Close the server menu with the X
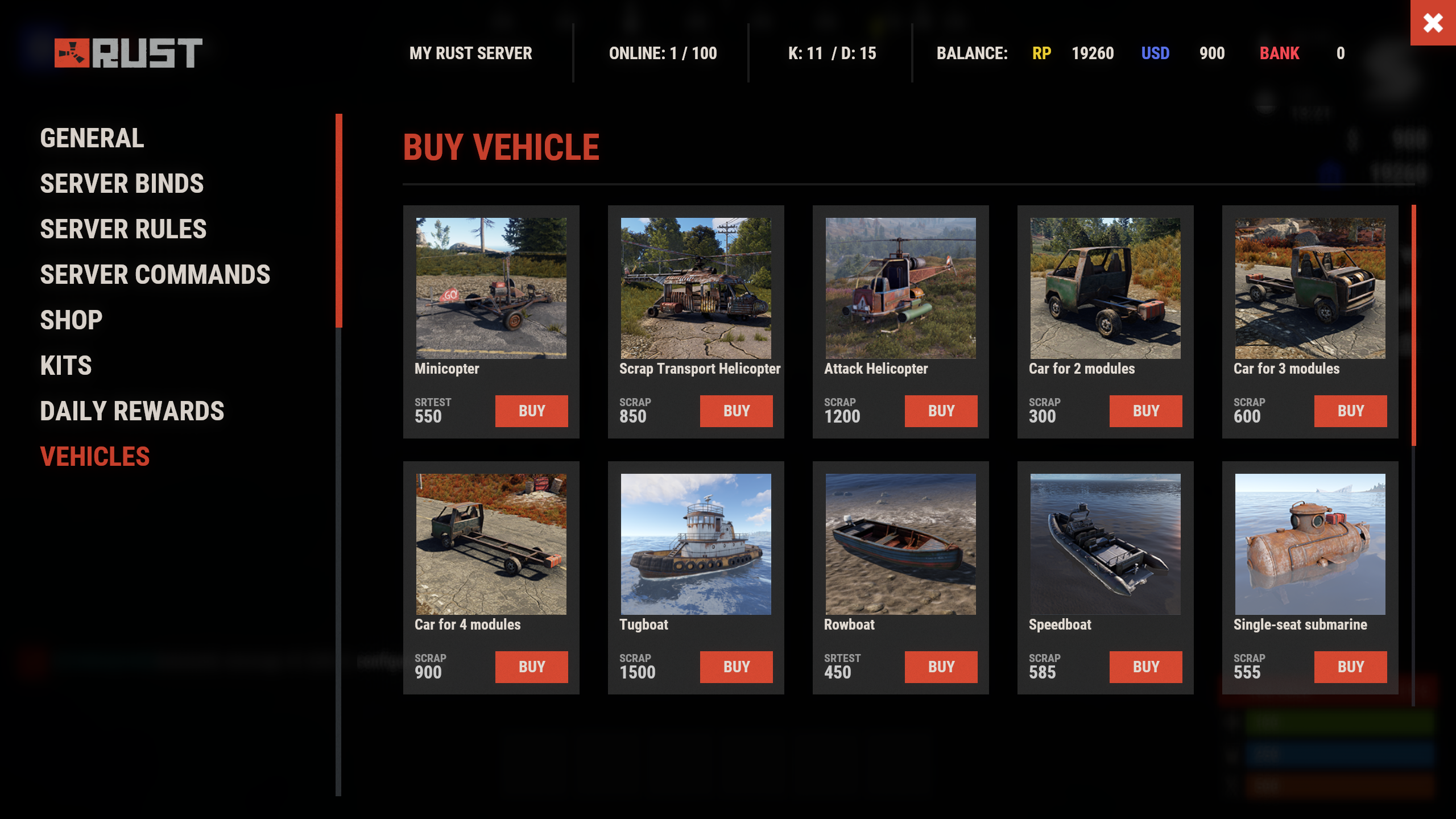The image size is (1456, 819). click(x=1433, y=23)
